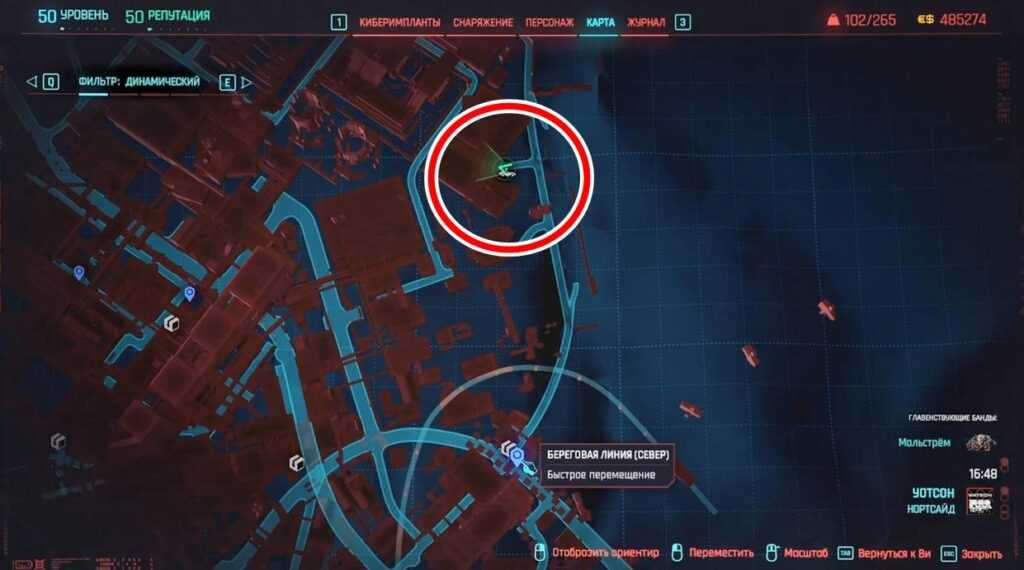Go to the Персонаж tab
The width and height of the screenshot is (1024, 570).
click(x=549, y=22)
